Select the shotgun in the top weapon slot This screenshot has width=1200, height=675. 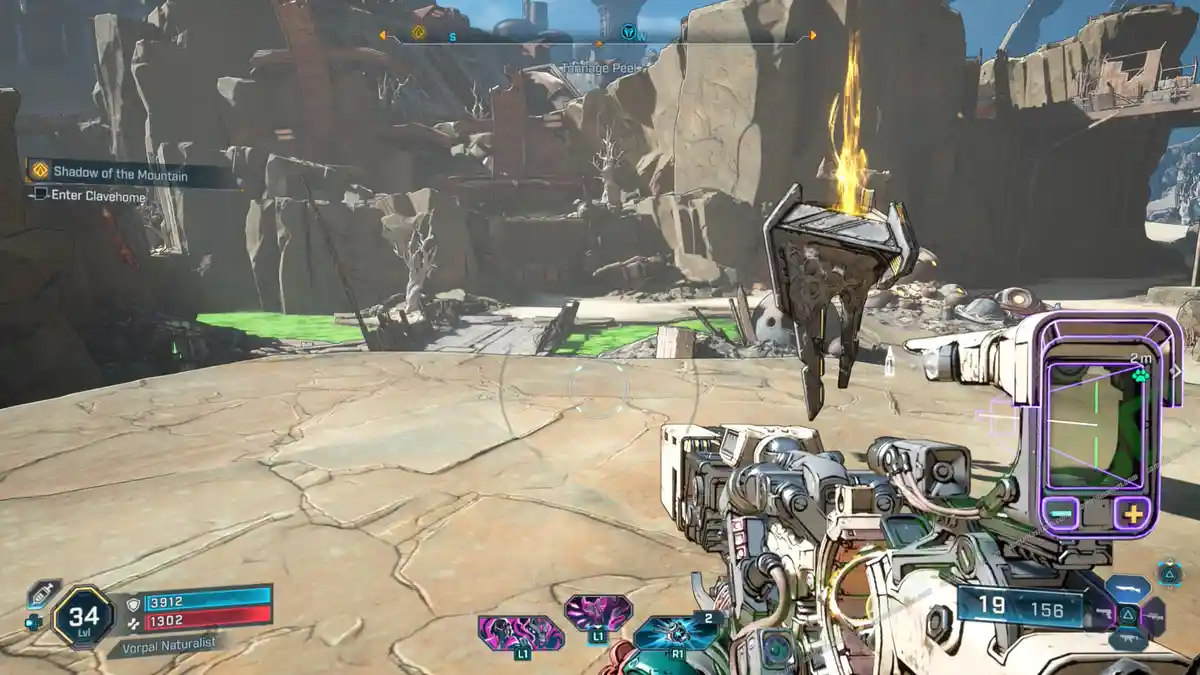1127,588
